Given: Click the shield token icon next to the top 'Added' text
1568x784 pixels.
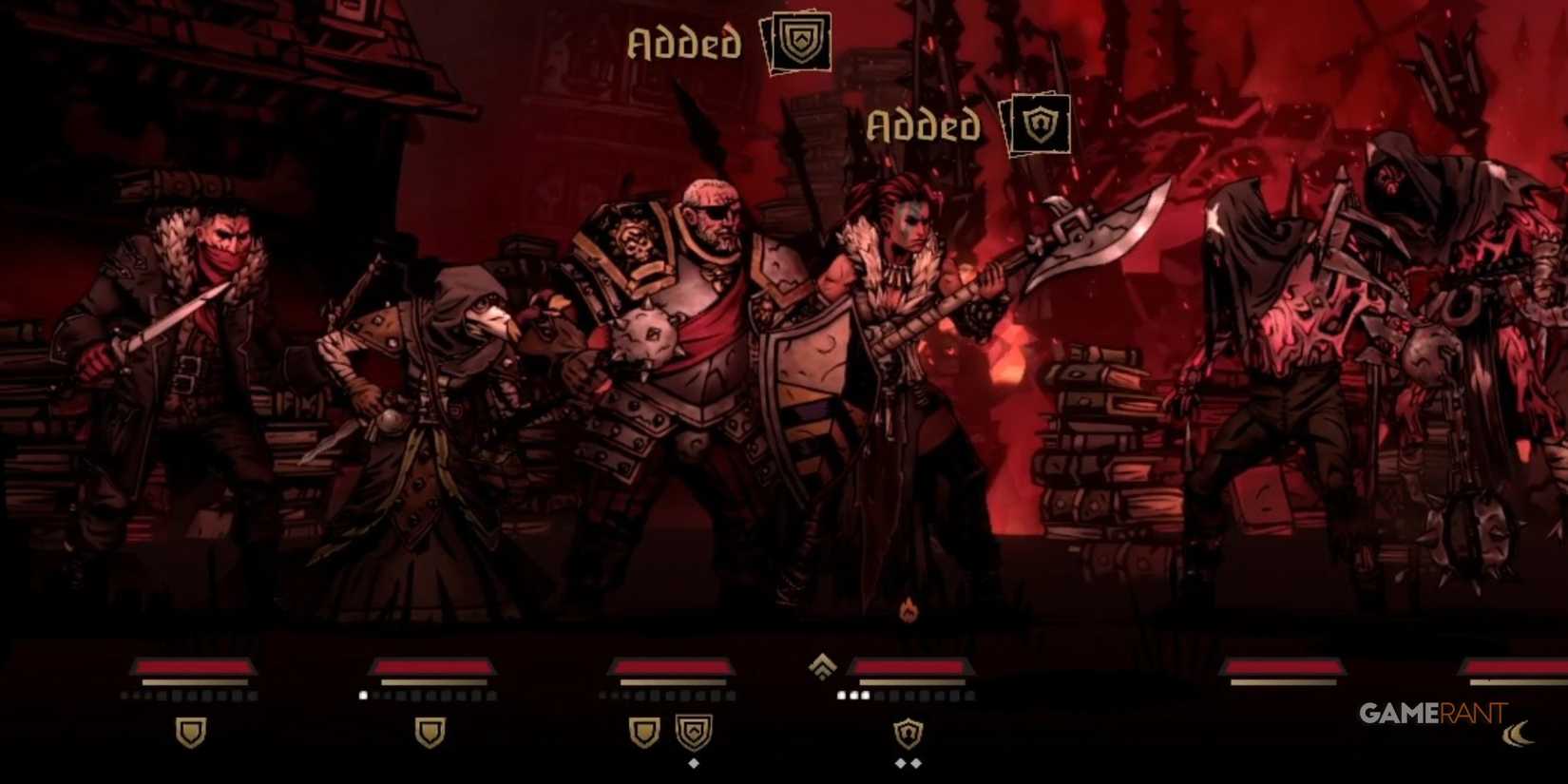Looking at the screenshot, I should click(x=800, y=43).
